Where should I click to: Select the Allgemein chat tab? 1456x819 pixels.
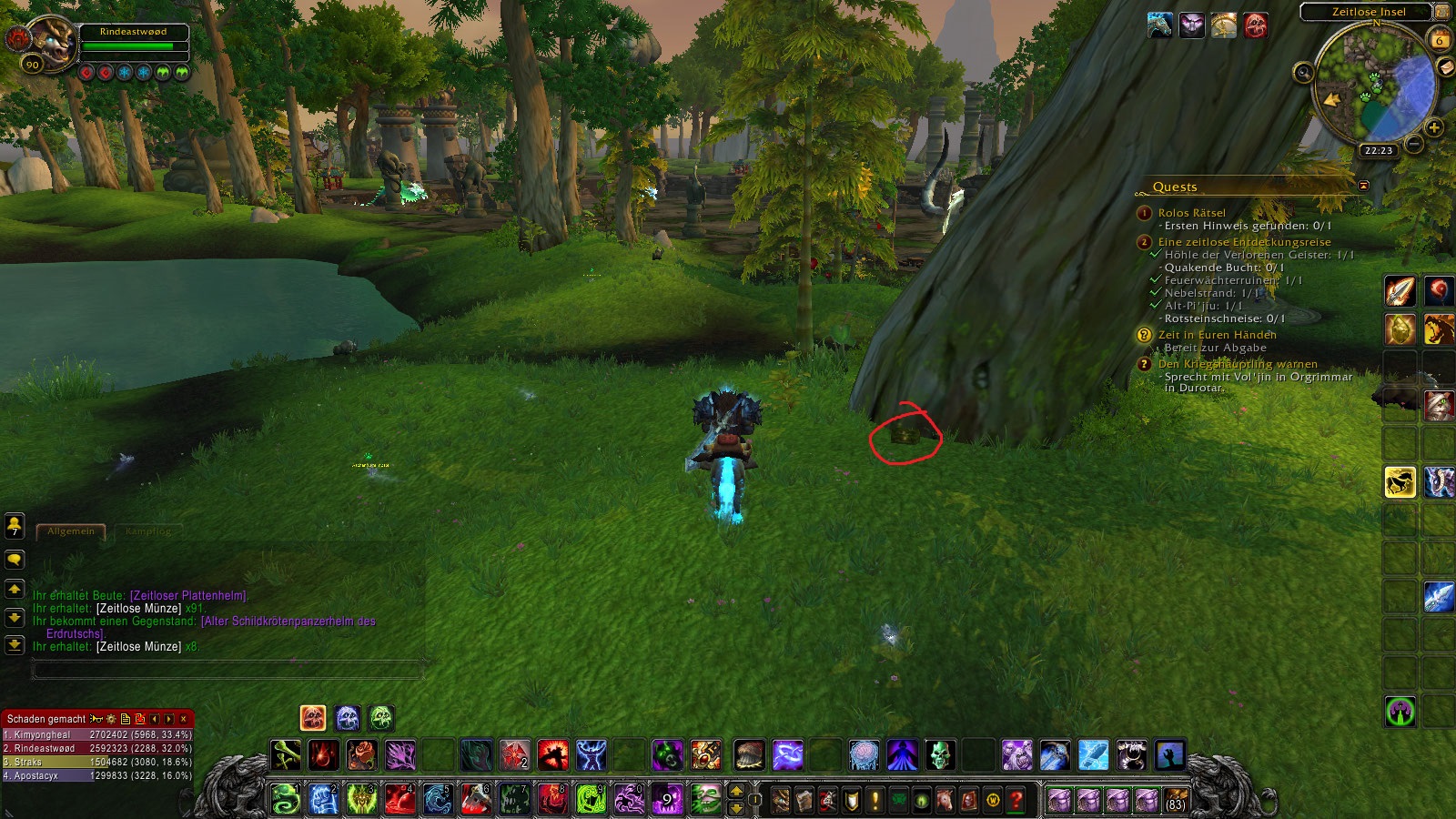tap(71, 531)
